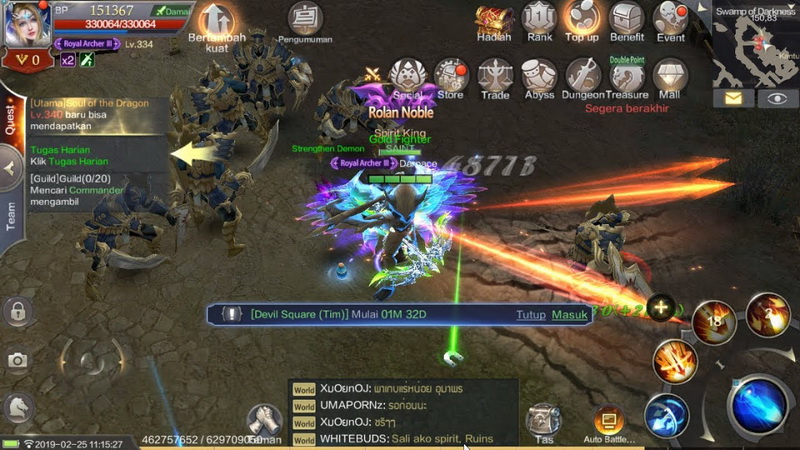Click Masuk to join Devil Square
Image resolution: width=800 pixels, height=450 pixels.
click(x=570, y=315)
